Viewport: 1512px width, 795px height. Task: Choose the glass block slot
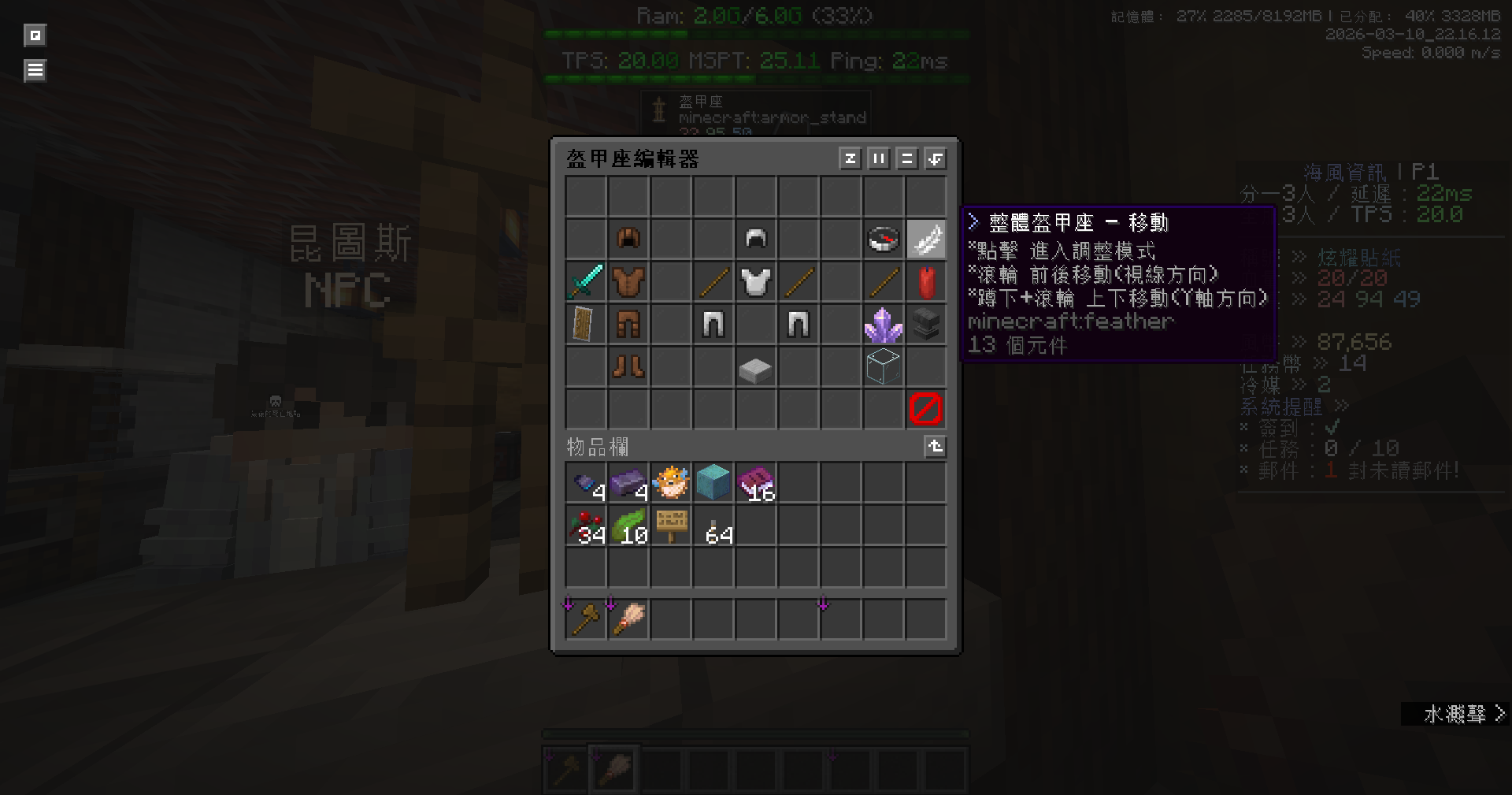(883, 366)
